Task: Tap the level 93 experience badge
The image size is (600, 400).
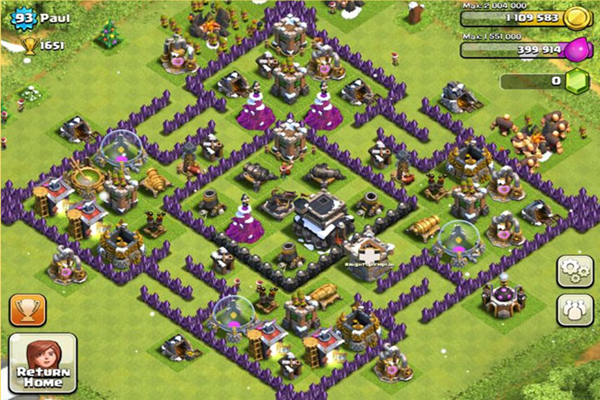Action: (20, 16)
